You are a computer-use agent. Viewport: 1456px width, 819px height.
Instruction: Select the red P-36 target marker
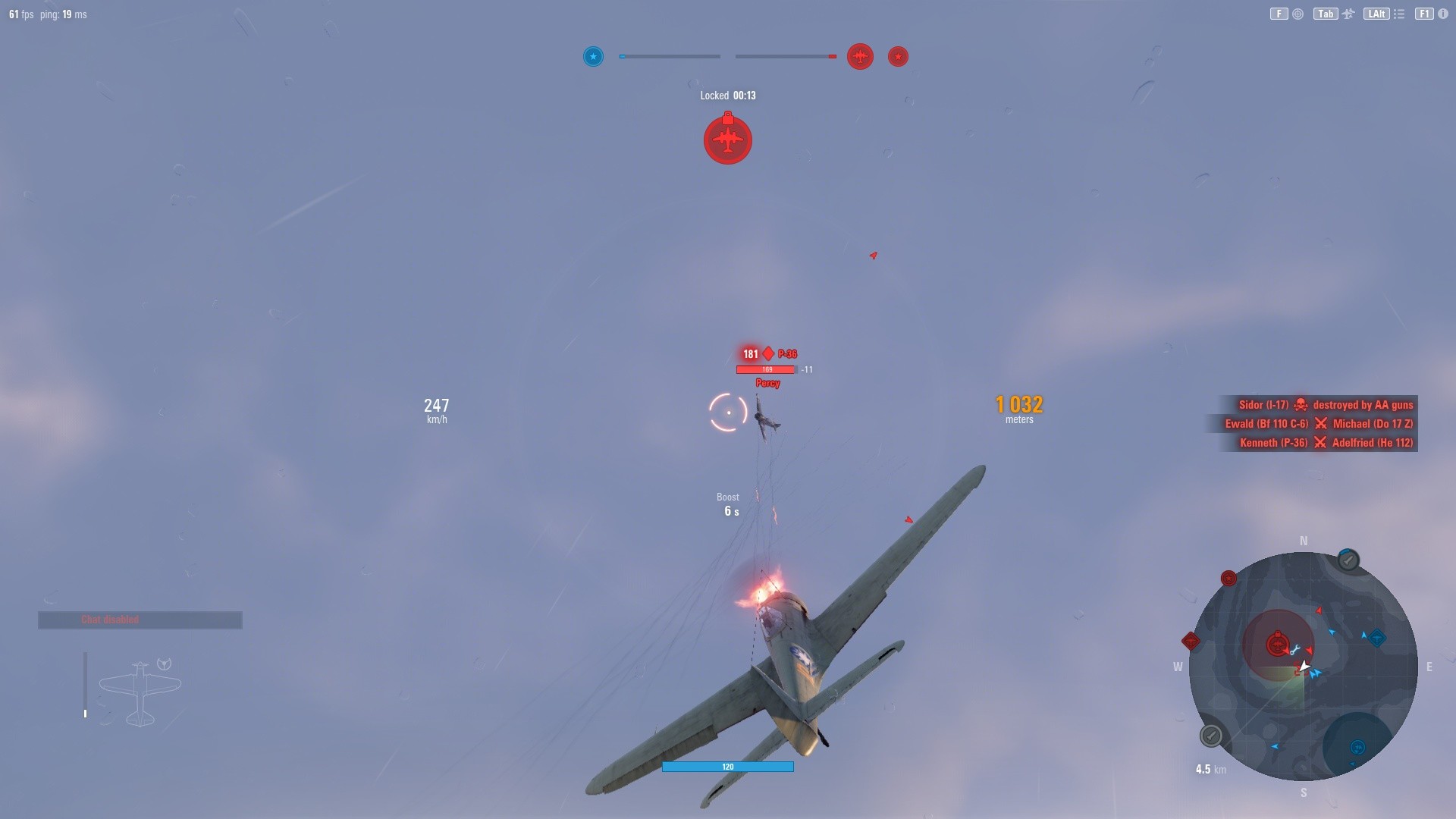click(x=767, y=353)
